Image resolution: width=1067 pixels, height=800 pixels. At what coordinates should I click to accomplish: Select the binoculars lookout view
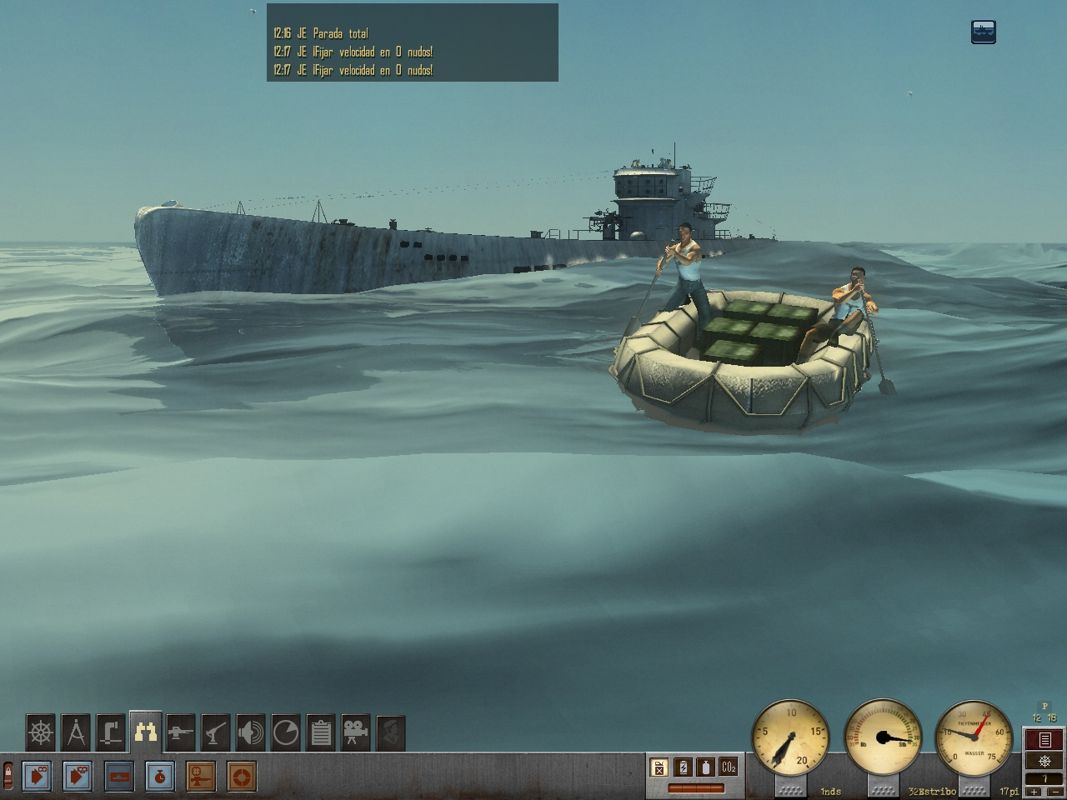(x=146, y=732)
